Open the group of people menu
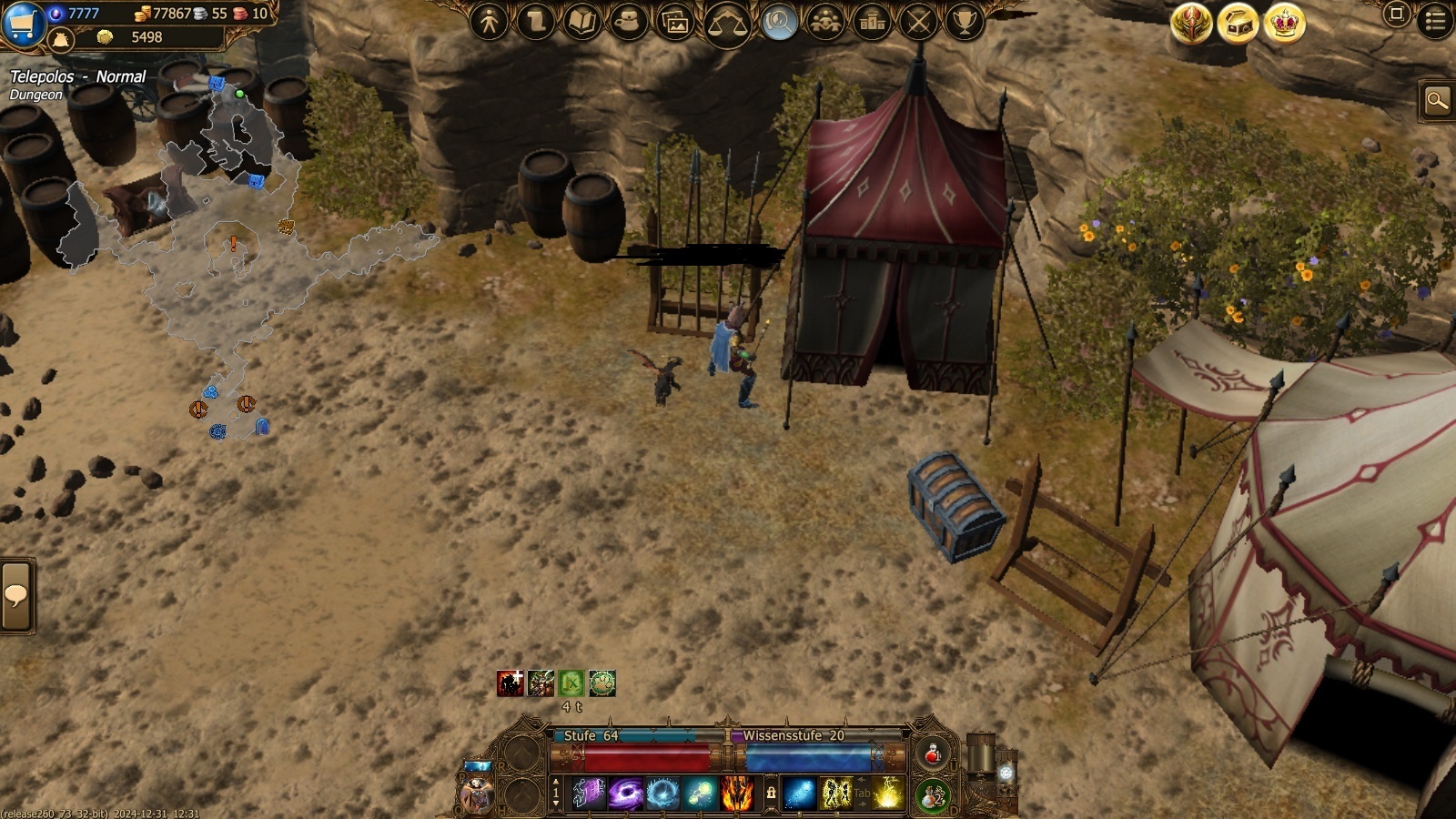Screen dimensions: 1456x819 (x=825, y=22)
